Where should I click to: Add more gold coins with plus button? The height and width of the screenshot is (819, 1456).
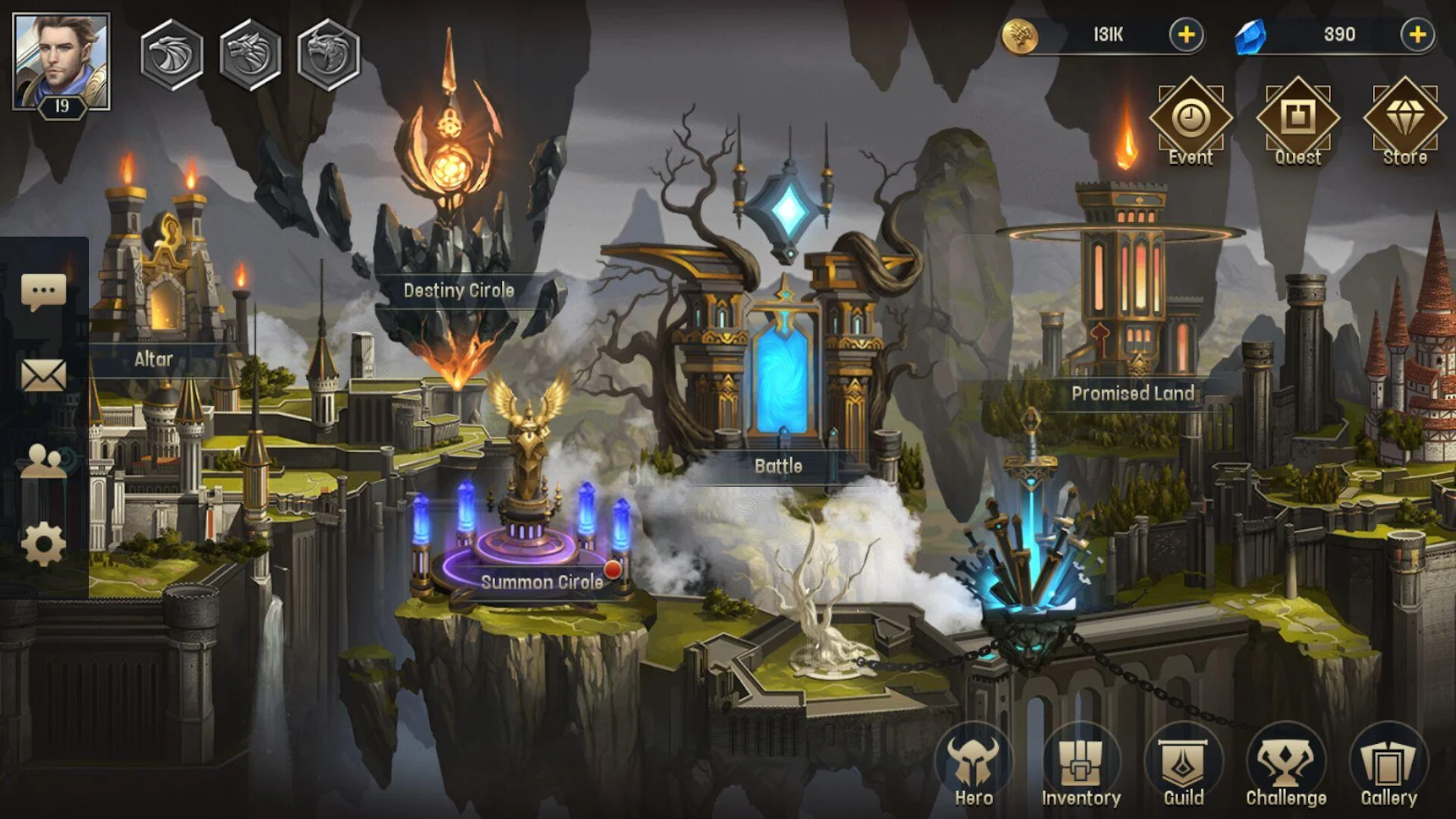point(1186,35)
